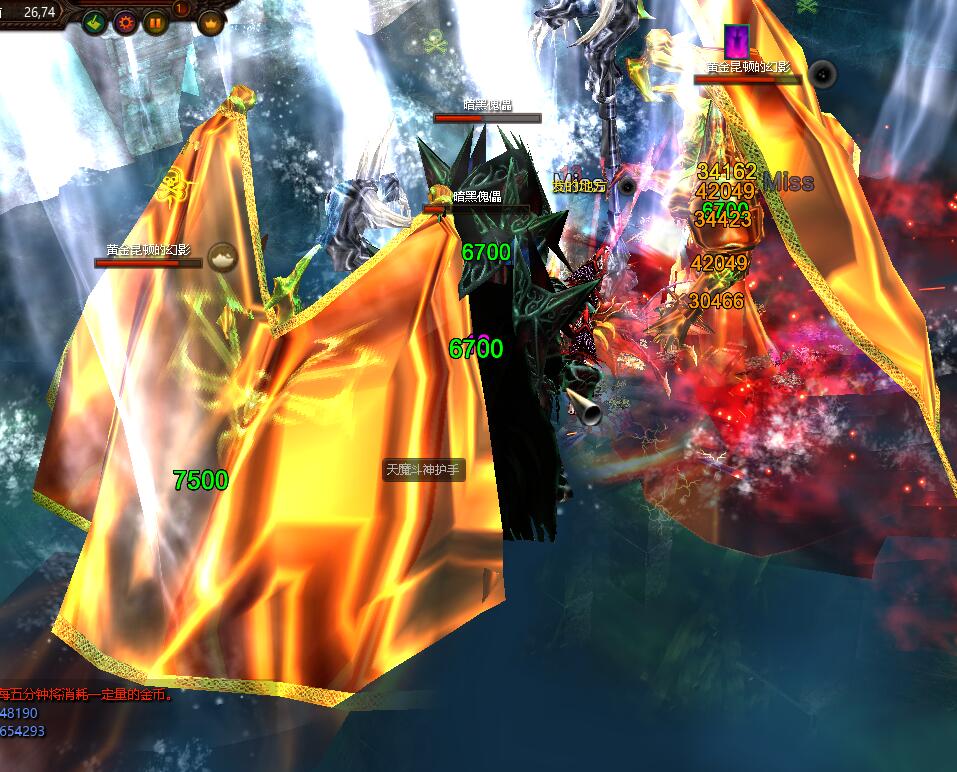Click the green checkmark icon in top bar

[x=94, y=22]
